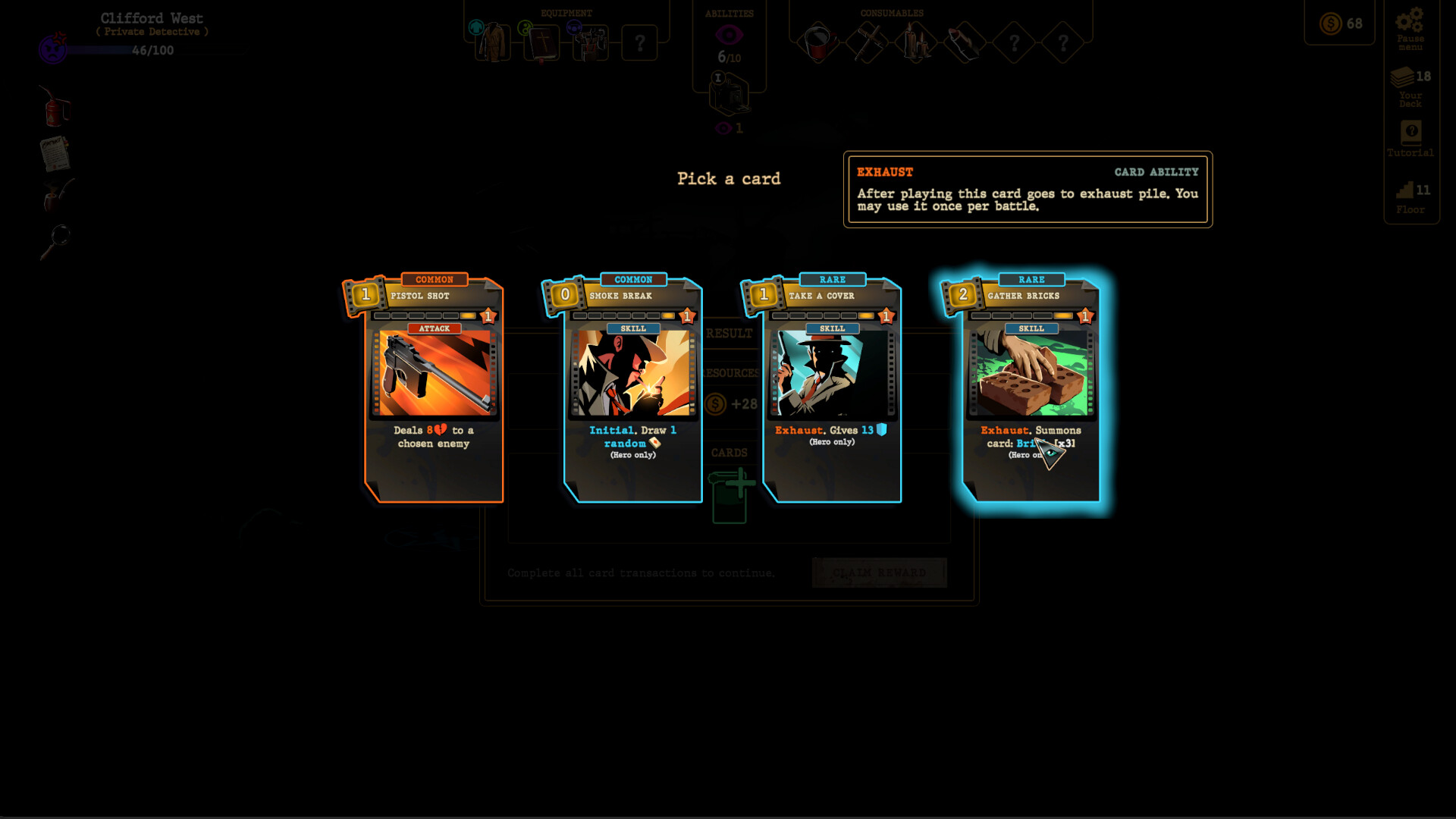Select the Pistol Shot attack card

(x=434, y=387)
